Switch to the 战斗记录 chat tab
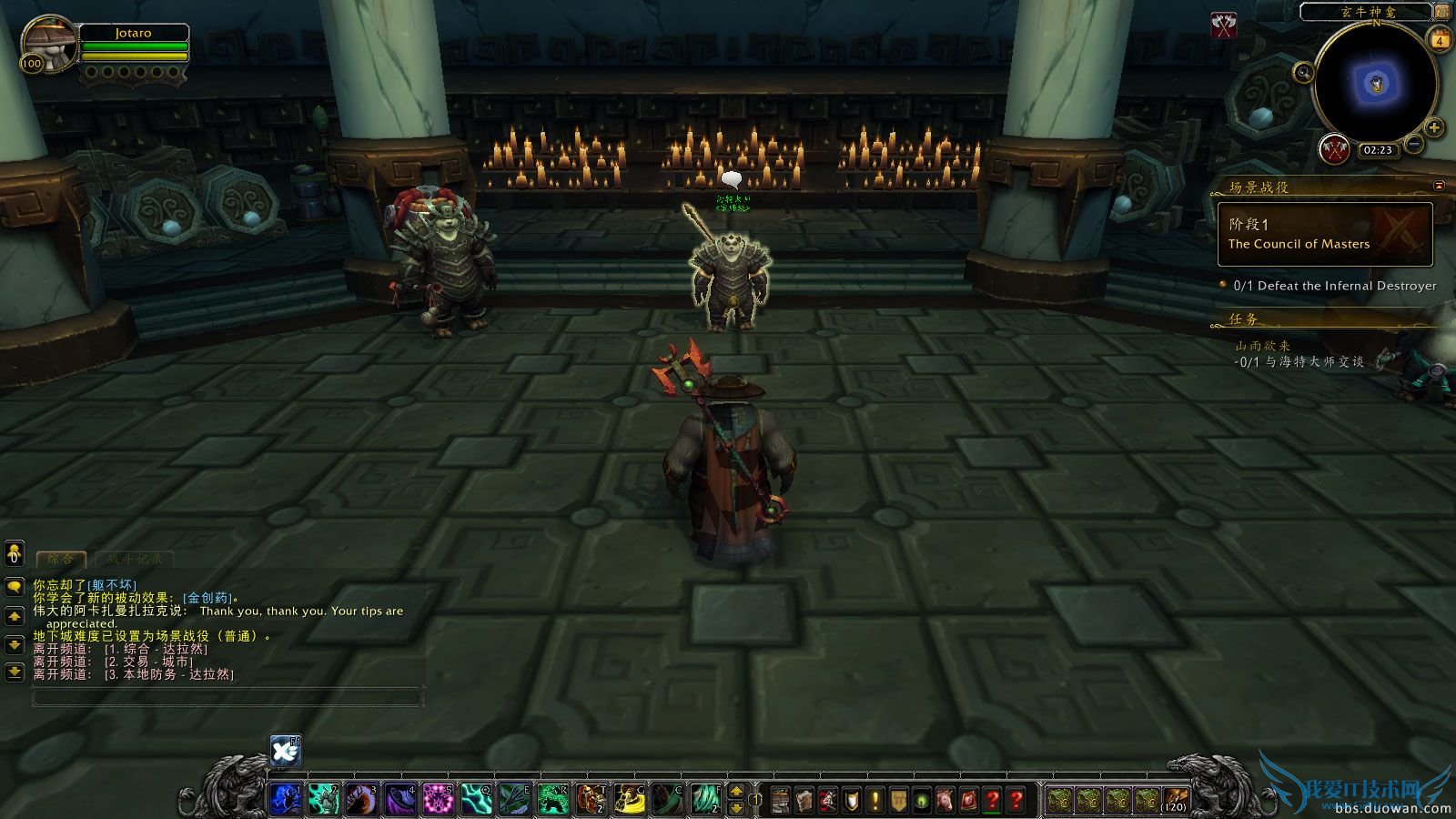The image size is (1456, 819). click(x=135, y=559)
